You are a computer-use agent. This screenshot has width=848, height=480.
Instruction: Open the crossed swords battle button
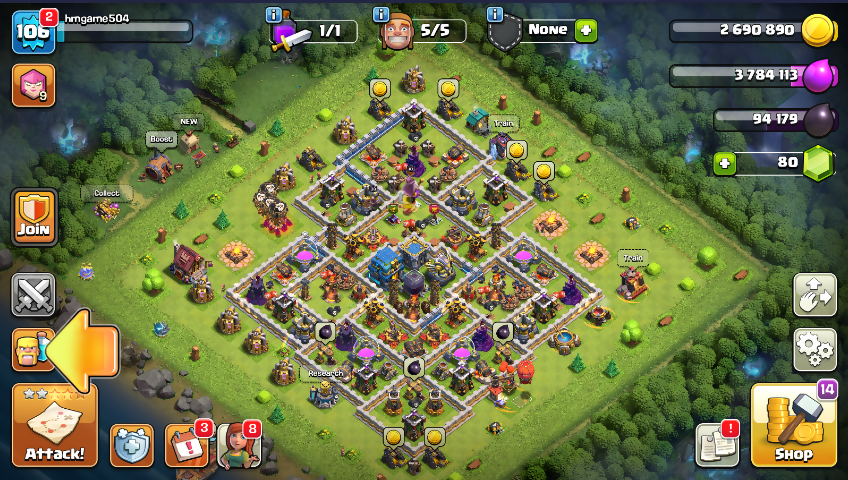click(x=33, y=295)
